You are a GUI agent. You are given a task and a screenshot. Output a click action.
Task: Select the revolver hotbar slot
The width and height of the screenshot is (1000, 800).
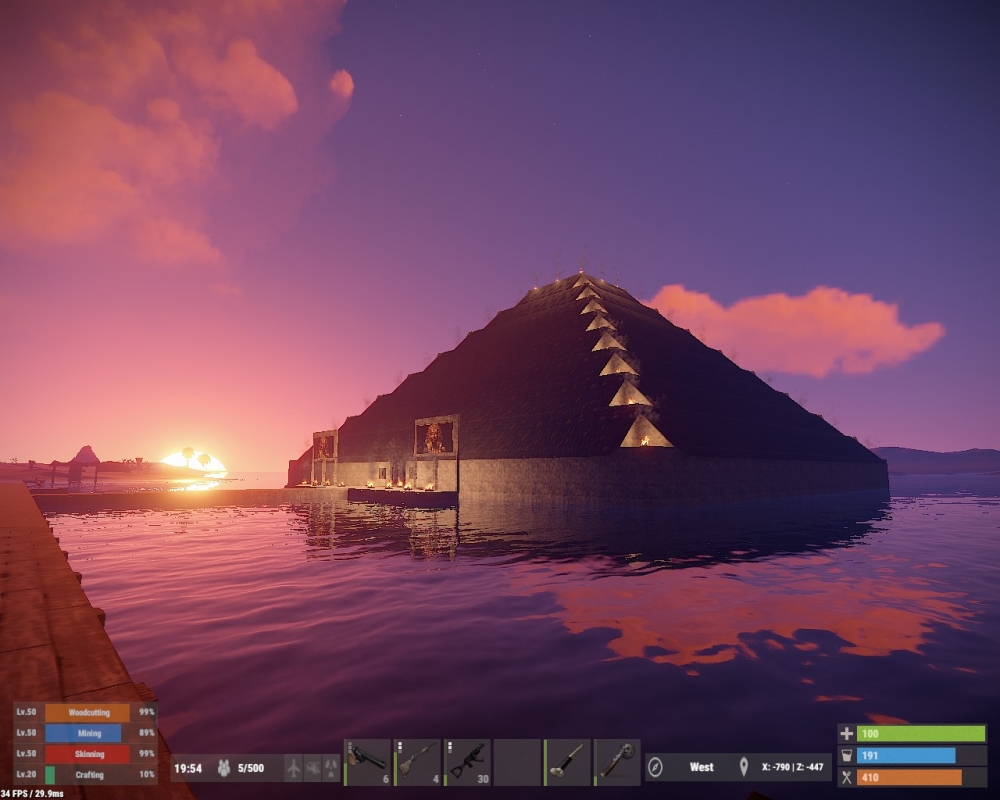coord(367,762)
